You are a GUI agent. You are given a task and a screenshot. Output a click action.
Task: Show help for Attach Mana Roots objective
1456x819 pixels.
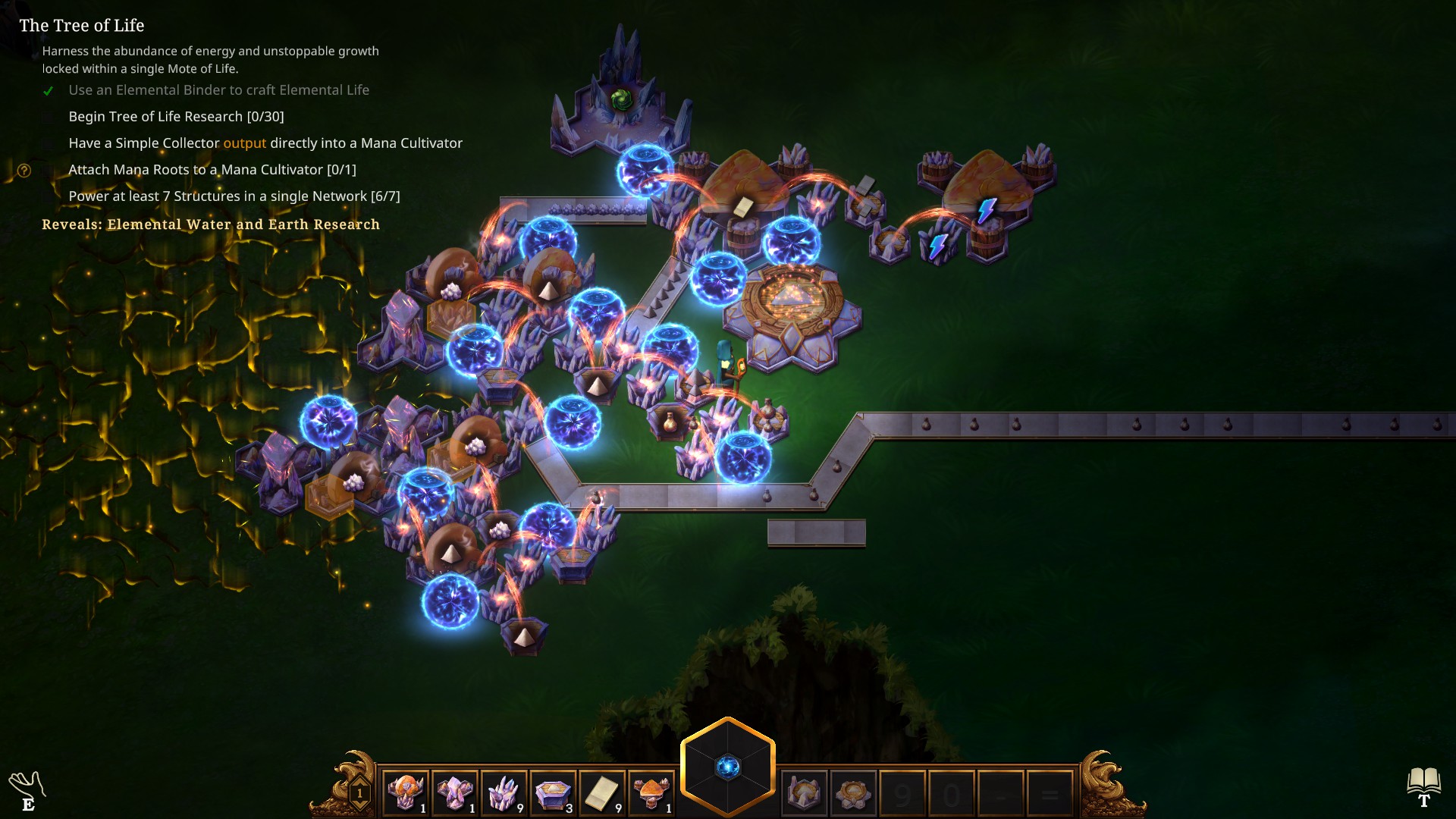click(x=24, y=171)
